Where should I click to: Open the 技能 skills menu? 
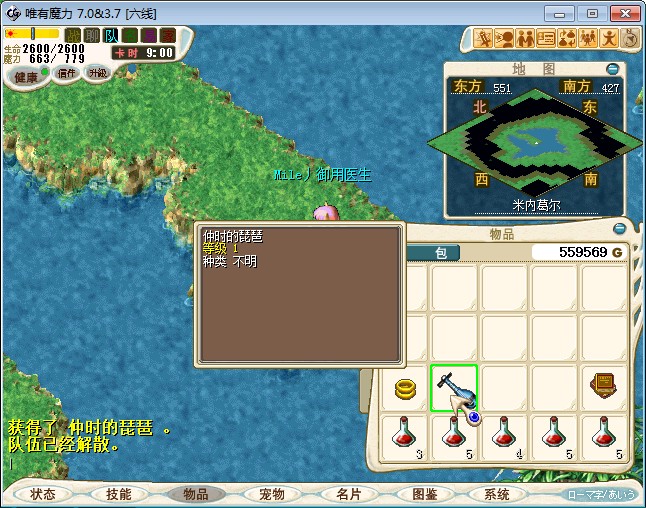tap(119, 494)
